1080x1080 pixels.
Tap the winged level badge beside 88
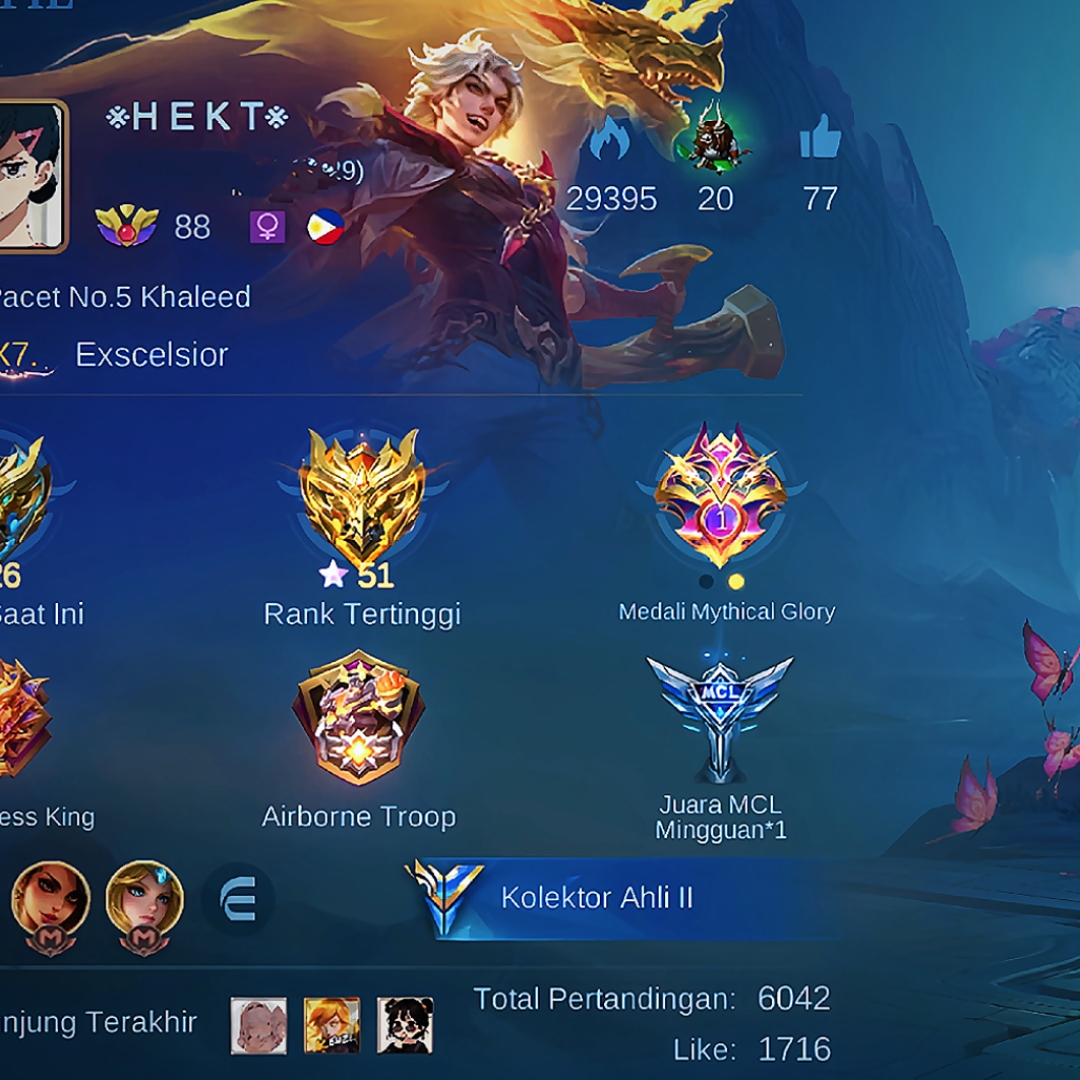coord(127,227)
